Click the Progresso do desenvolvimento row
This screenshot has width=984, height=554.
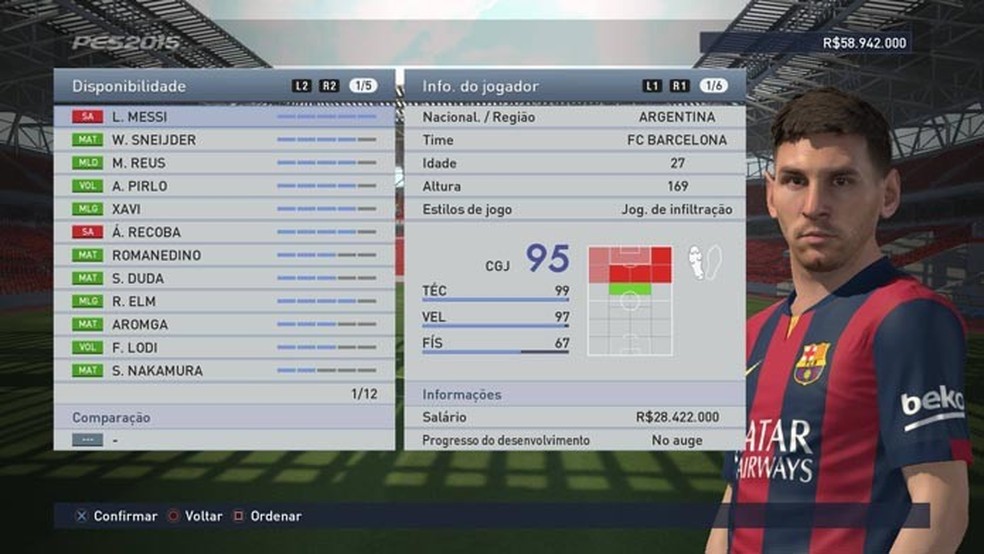pos(574,440)
